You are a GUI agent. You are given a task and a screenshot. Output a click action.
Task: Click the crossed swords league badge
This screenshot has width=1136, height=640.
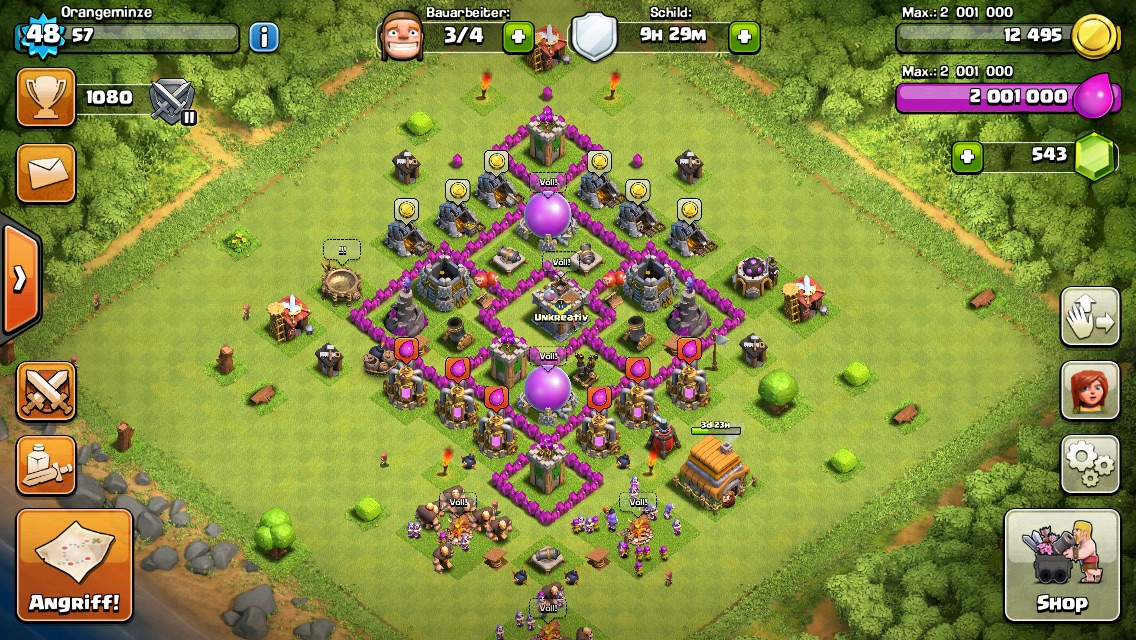171,100
